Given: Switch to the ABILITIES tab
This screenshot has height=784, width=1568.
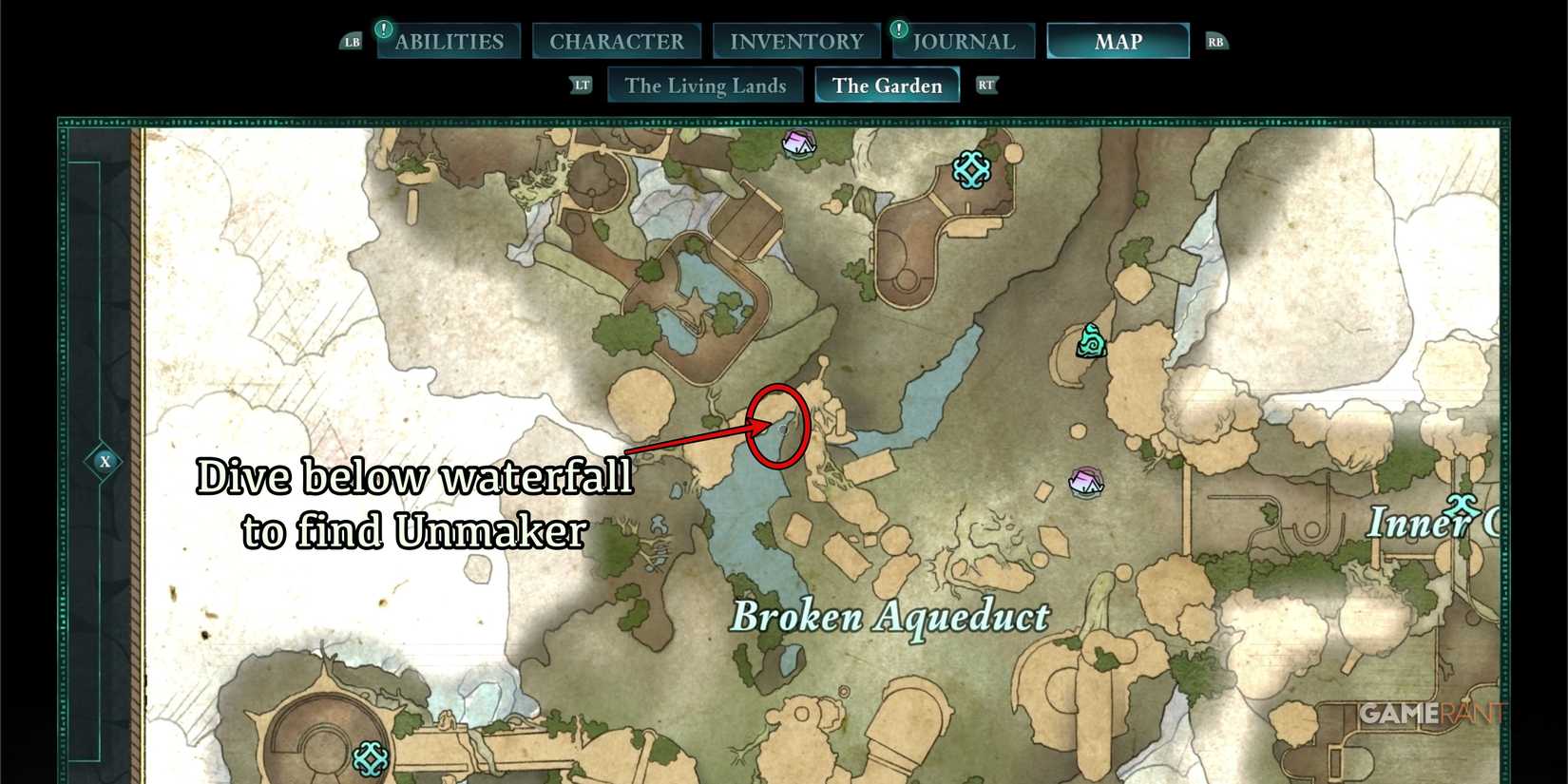Looking at the screenshot, I should coord(448,41).
